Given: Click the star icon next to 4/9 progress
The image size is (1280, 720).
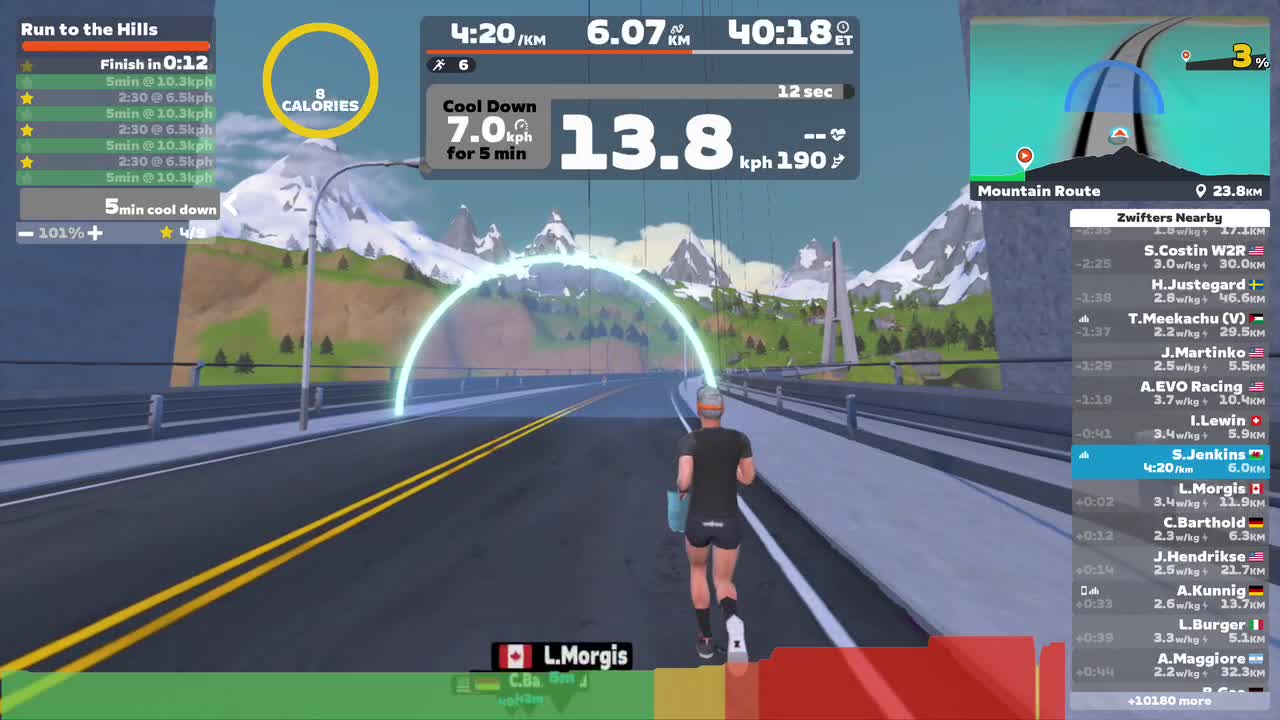Looking at the screenshot, I should click(x=167, y=232).
